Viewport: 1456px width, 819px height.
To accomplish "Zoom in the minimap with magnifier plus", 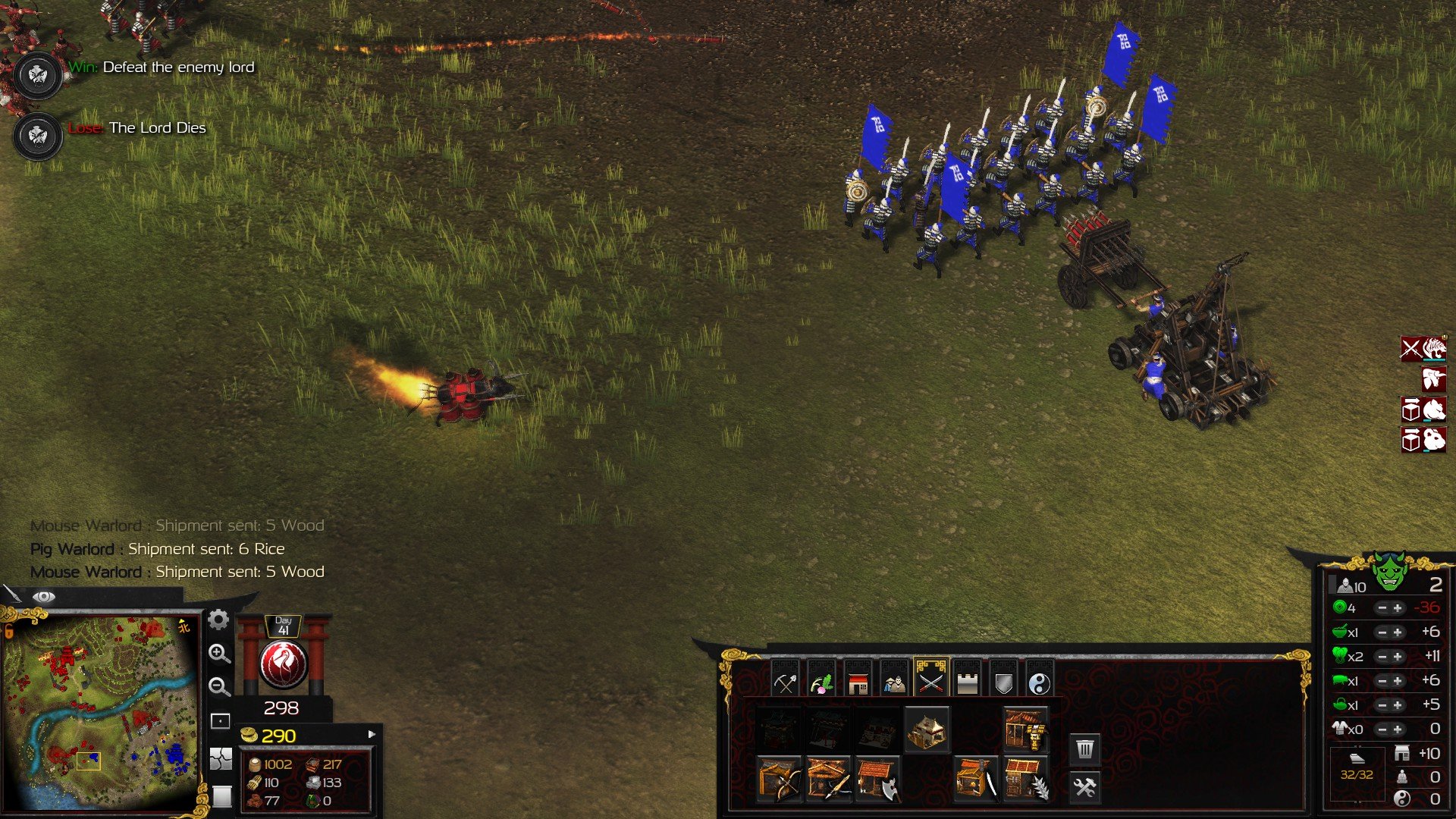I will [219, 654].
